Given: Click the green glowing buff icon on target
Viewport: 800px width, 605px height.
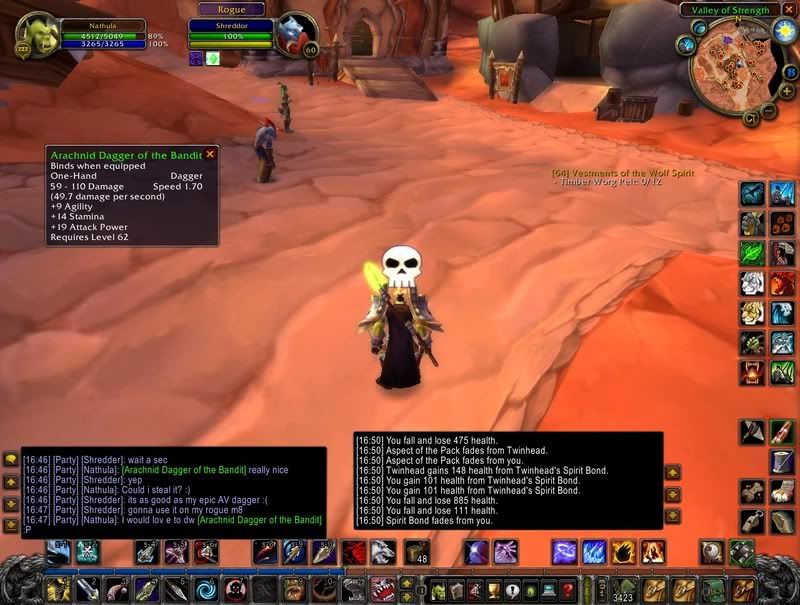Looking at the screenshot, I should click(x=213, y=59).
